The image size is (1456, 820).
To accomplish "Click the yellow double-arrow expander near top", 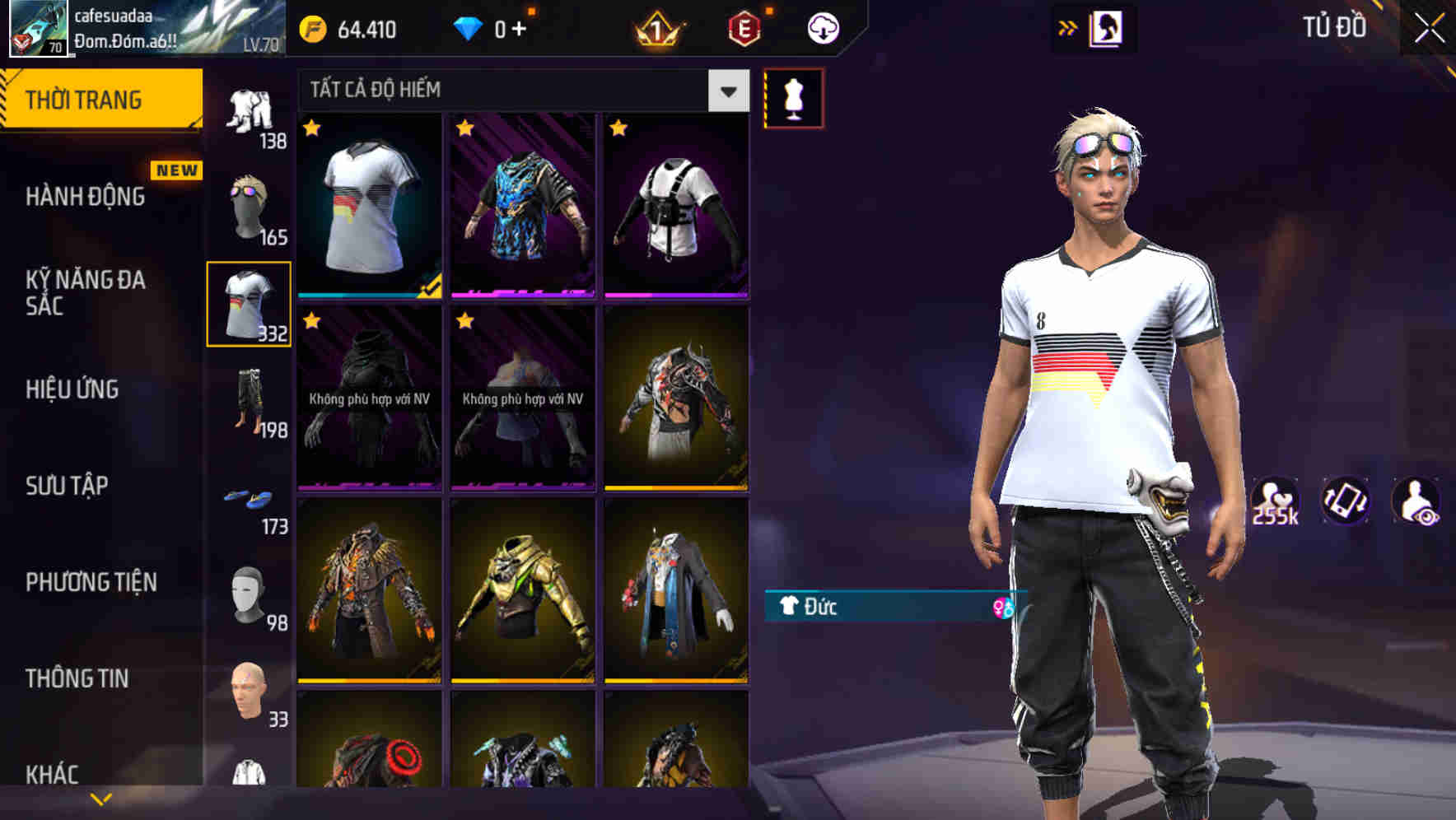I will point(1067,27).
